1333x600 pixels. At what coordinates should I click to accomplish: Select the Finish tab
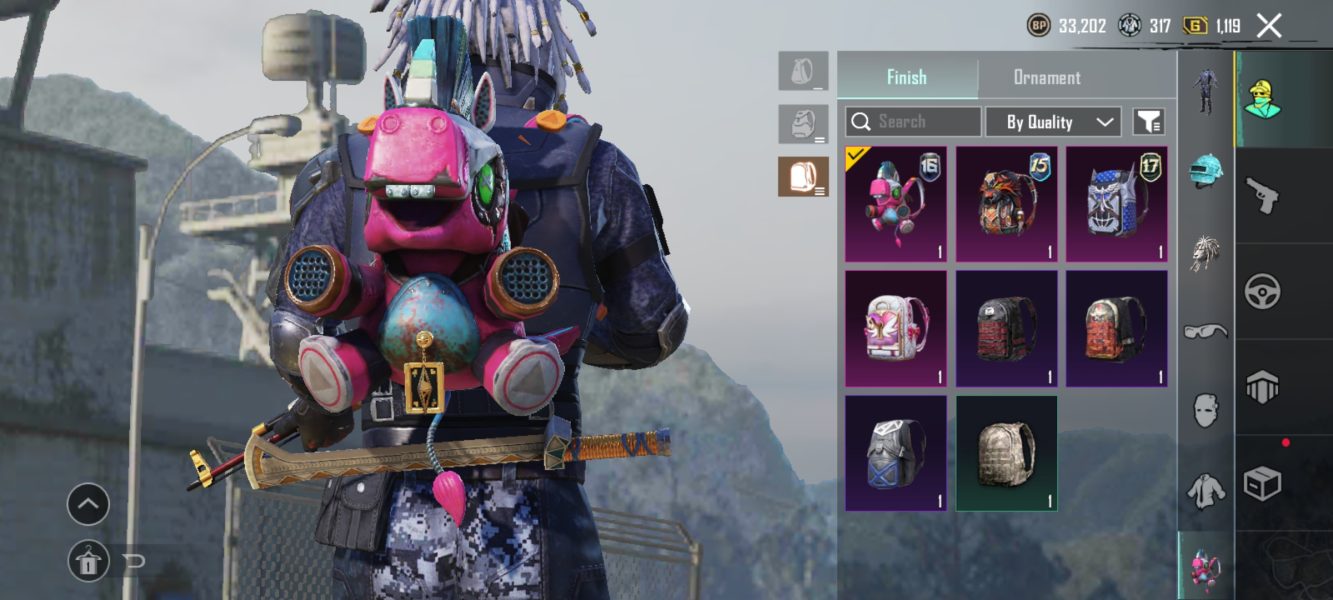coord(907,77)
